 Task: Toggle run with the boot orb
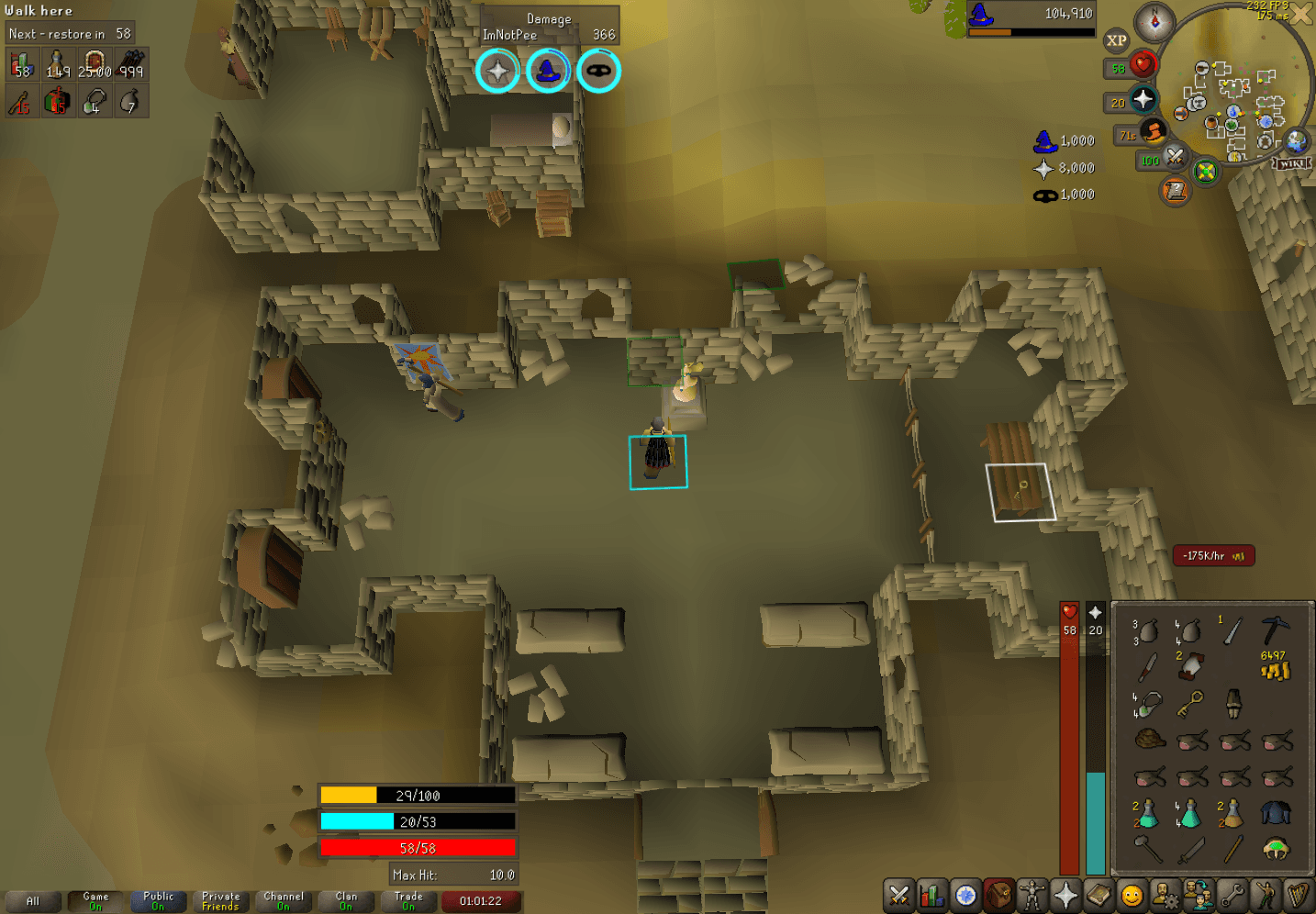(x=1153, y=131)
